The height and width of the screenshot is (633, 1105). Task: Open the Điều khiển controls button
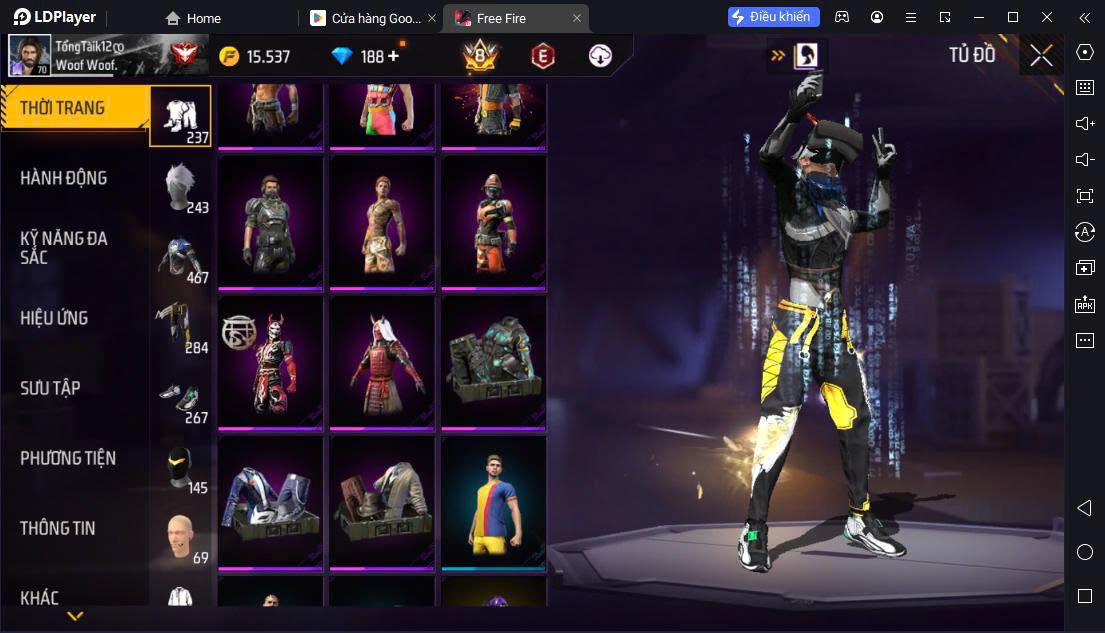pos(774,17)
